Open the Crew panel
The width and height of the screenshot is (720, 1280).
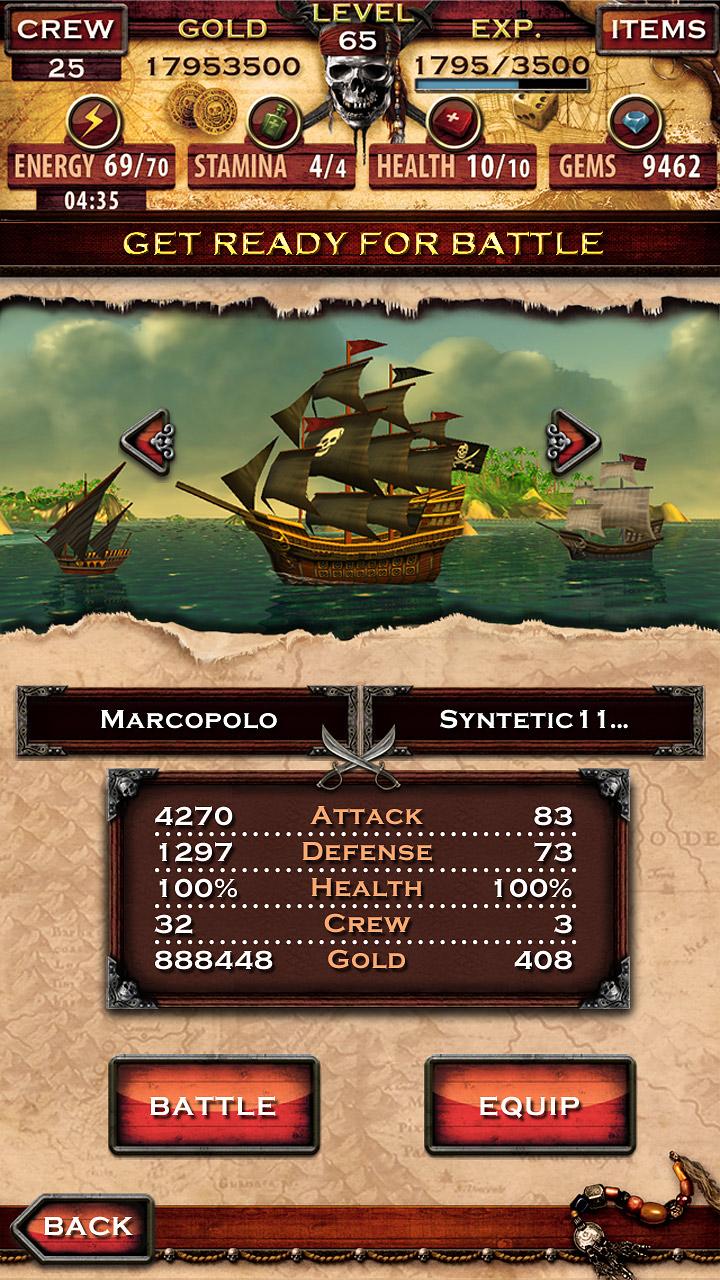65,29
